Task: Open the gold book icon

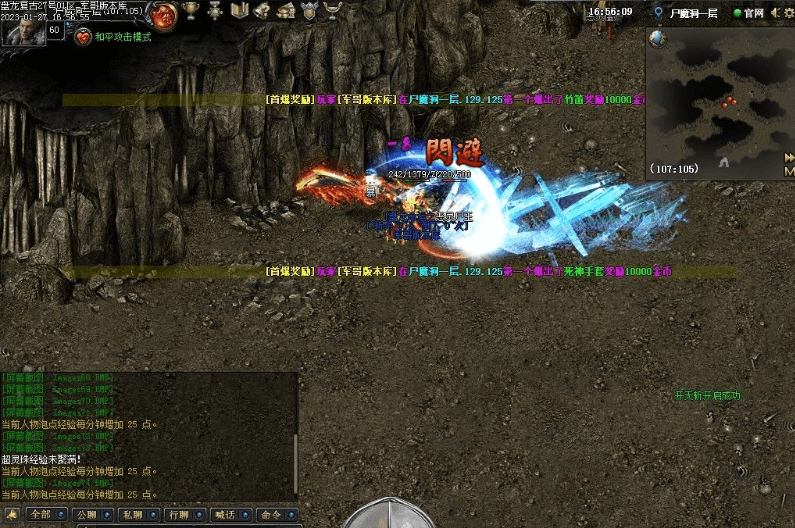Action: point(239,11)
